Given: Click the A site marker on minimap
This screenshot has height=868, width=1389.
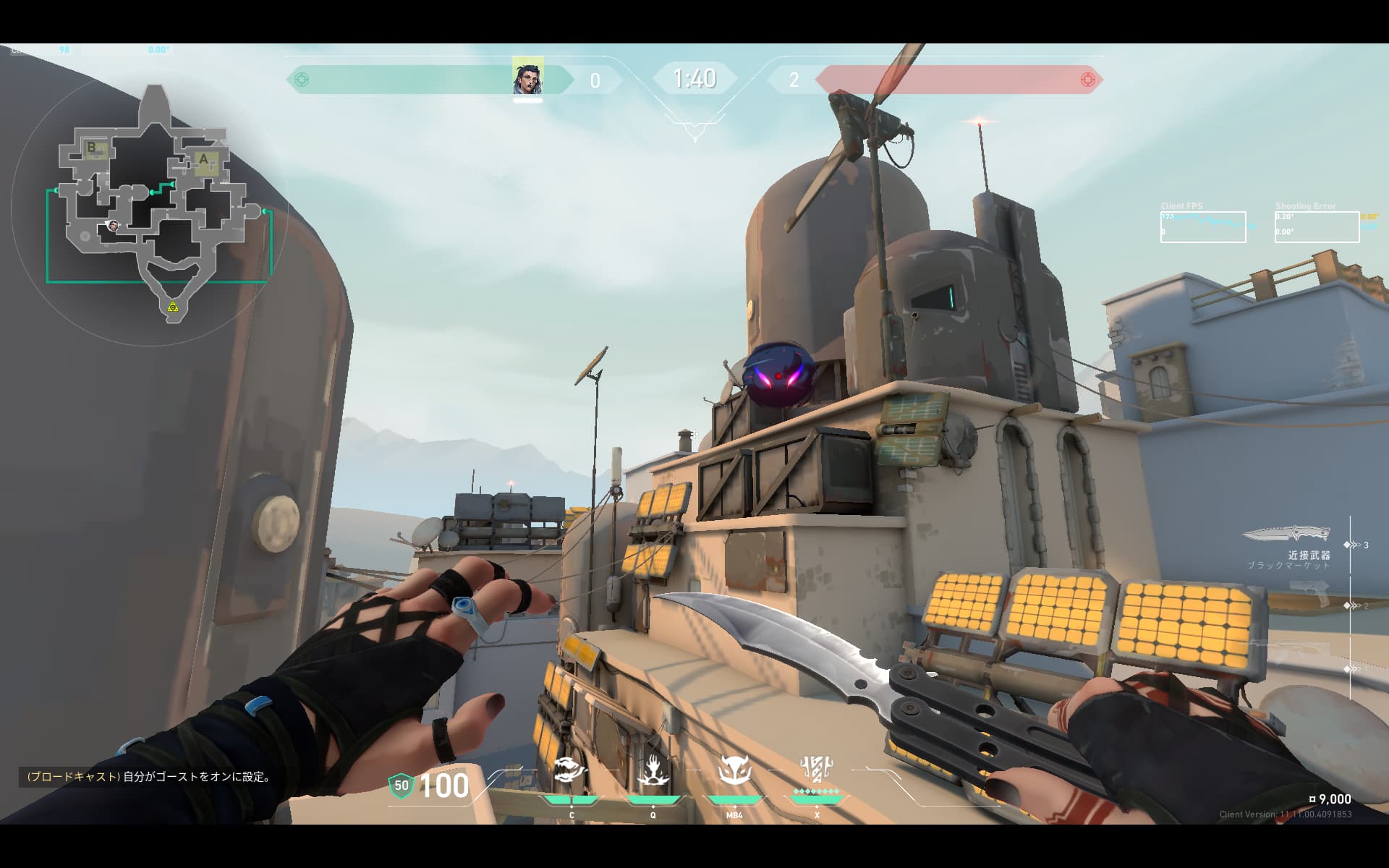Looking at the screenshot, I should click(x=204, y=160).
